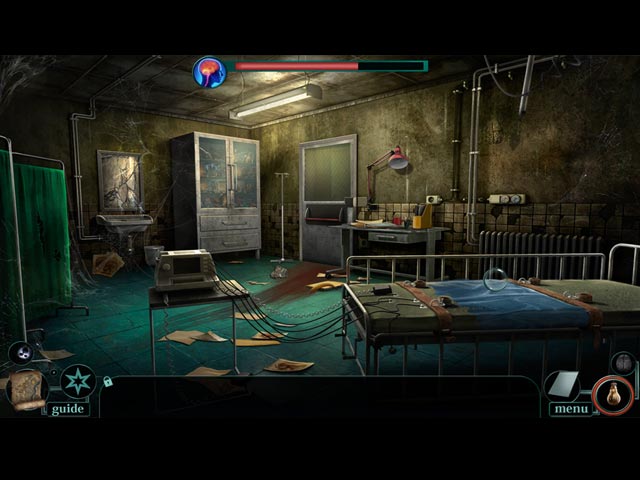The image size is (640, 480).
Task: Click the teal six-pointed star icon
Action: point(77,381)
